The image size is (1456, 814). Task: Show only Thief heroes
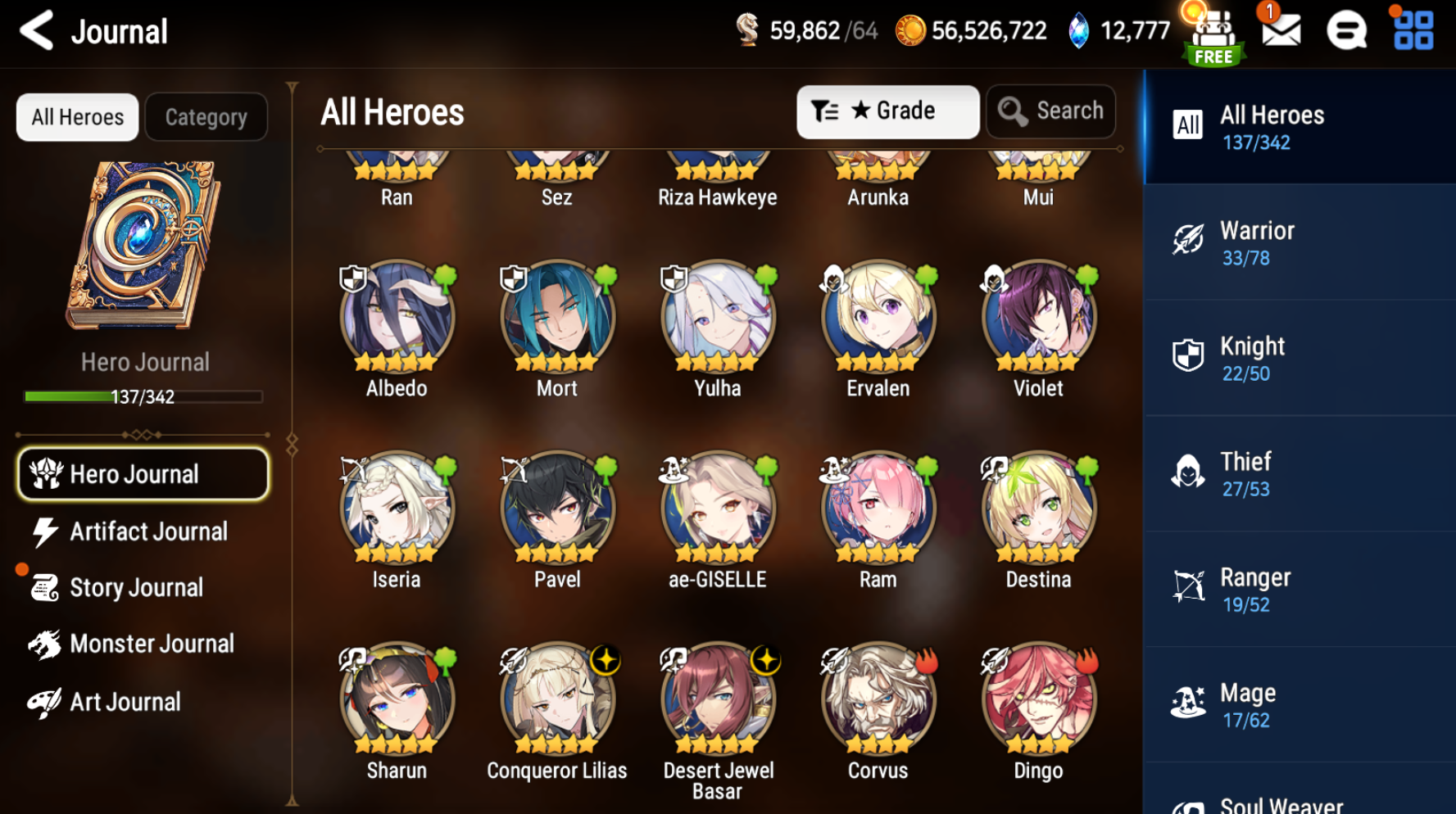pos(1299,474)
